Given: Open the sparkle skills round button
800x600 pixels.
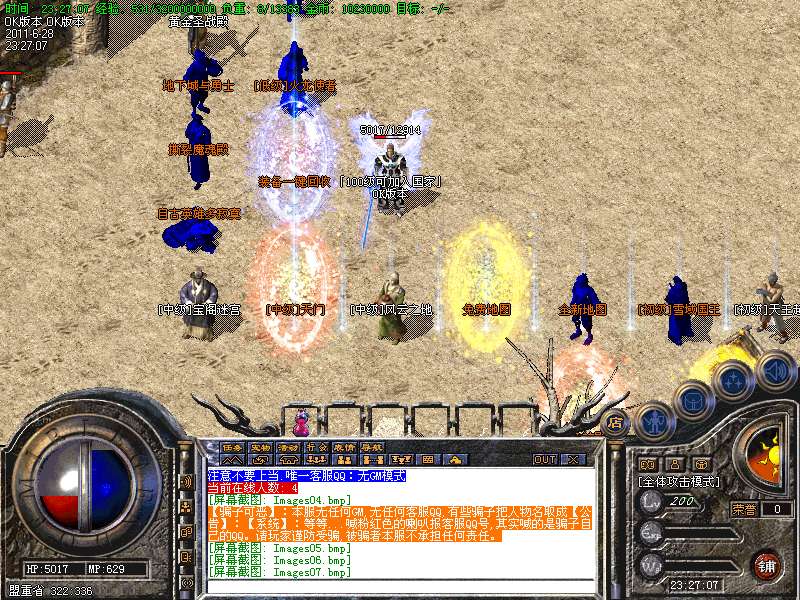Looking at the screenshot, I should pos(733,380).
